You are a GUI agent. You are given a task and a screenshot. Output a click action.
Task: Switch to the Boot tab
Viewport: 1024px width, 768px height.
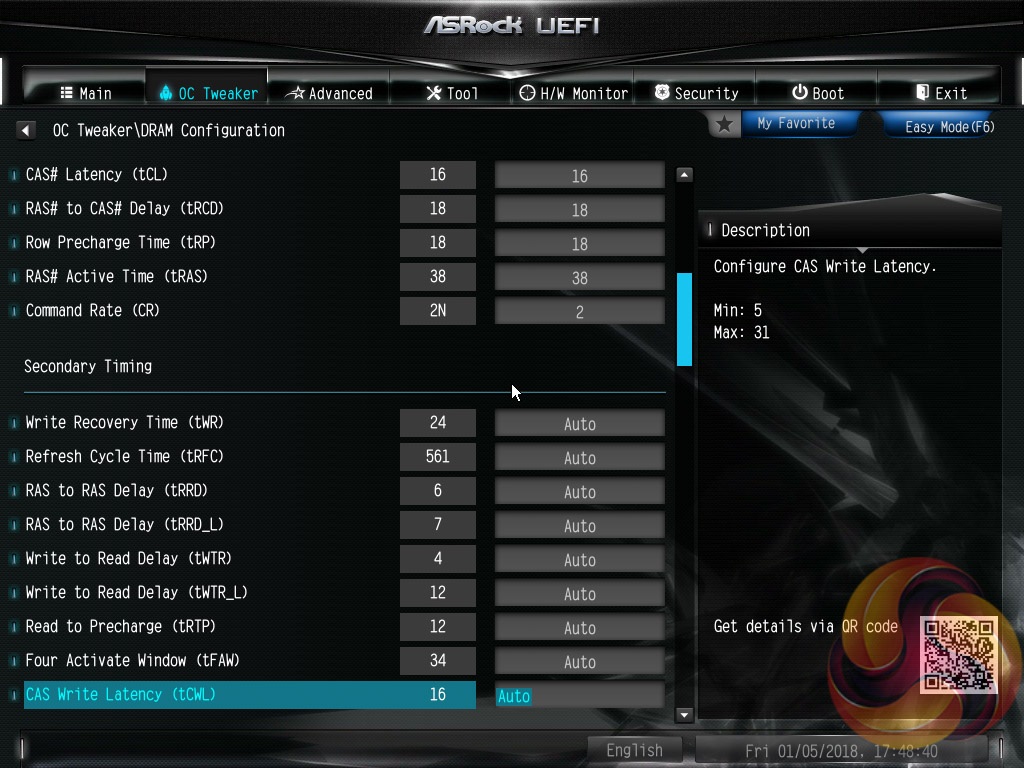pyautogui.click(x=818, y=93)
